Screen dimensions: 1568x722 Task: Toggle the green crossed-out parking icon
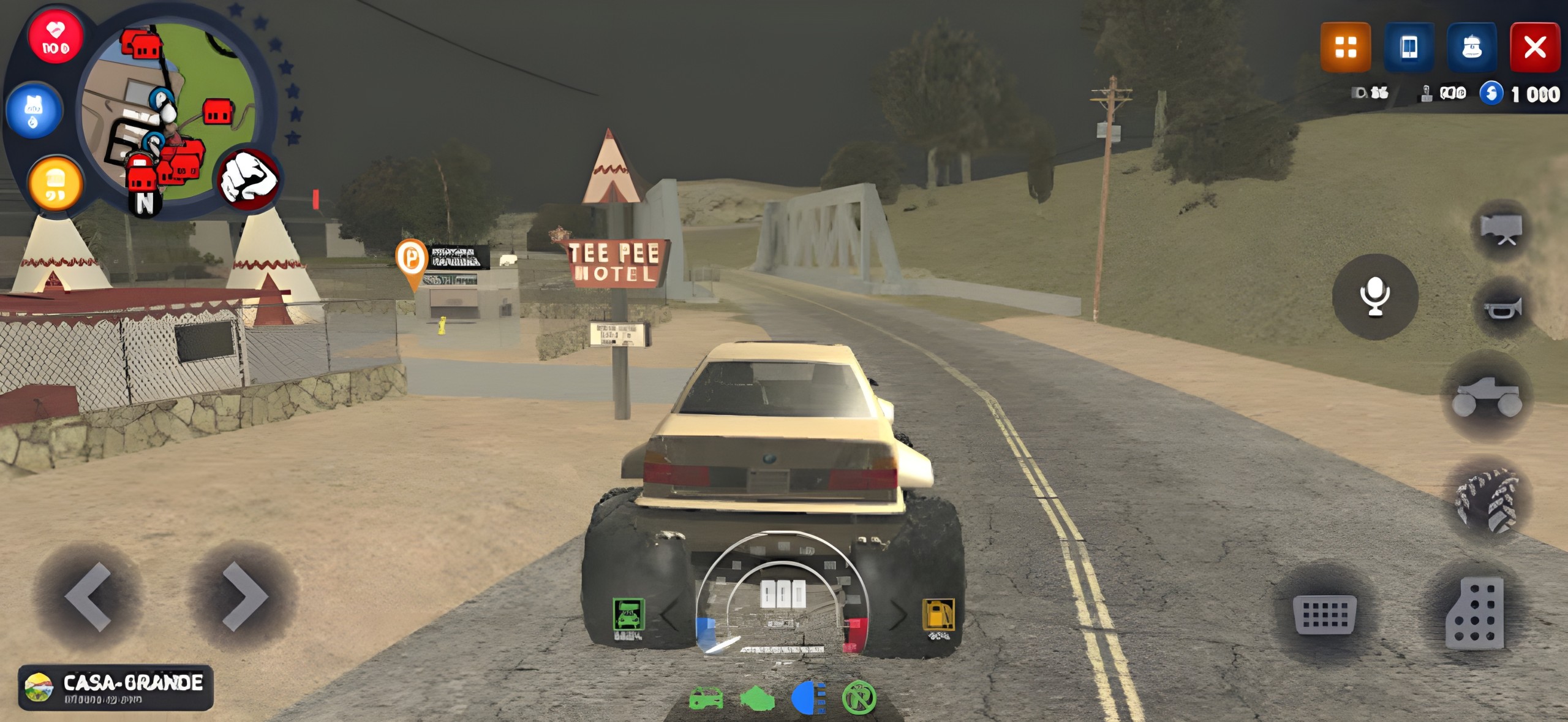(859, 698)
